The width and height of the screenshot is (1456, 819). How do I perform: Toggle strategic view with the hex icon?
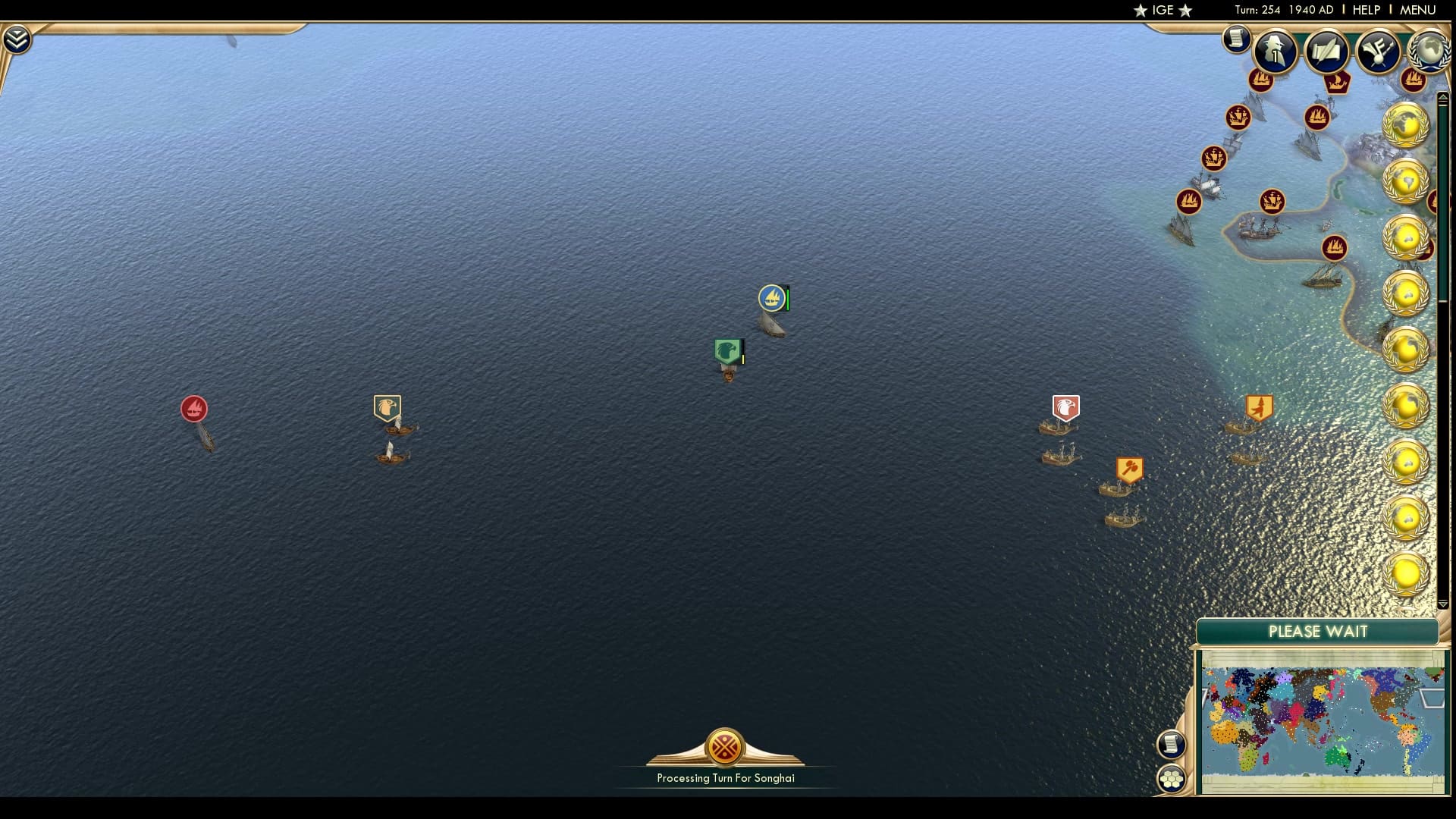click(x=1172, y=777)
